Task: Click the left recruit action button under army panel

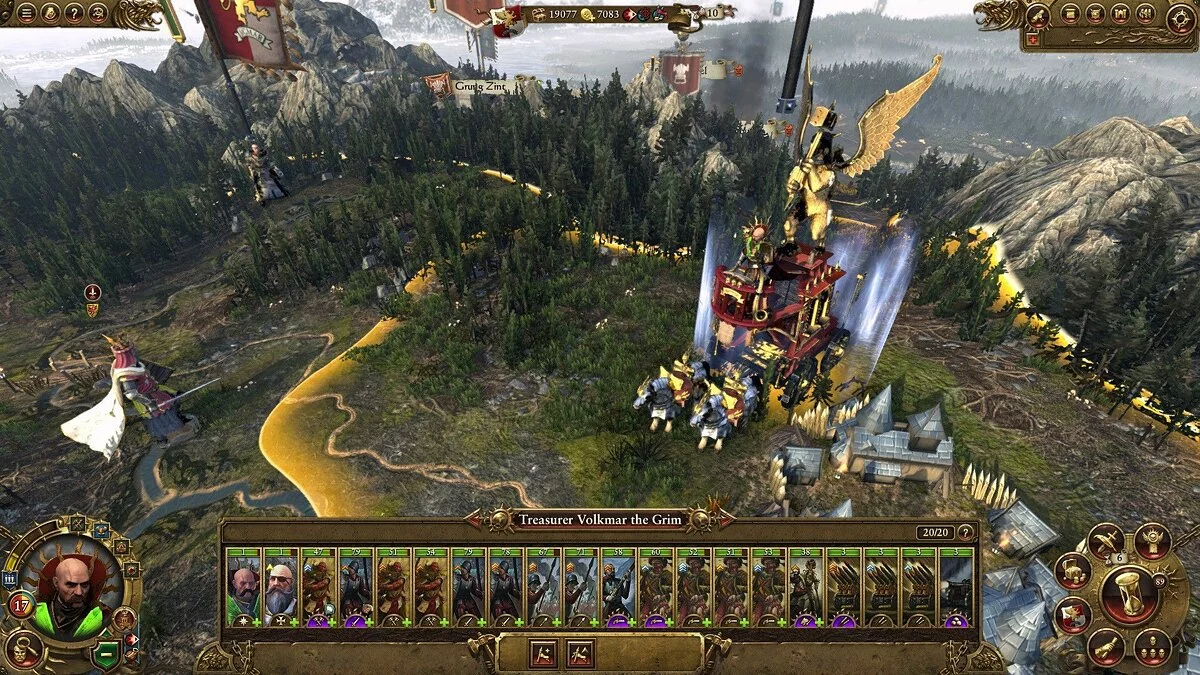Action: 543,653
